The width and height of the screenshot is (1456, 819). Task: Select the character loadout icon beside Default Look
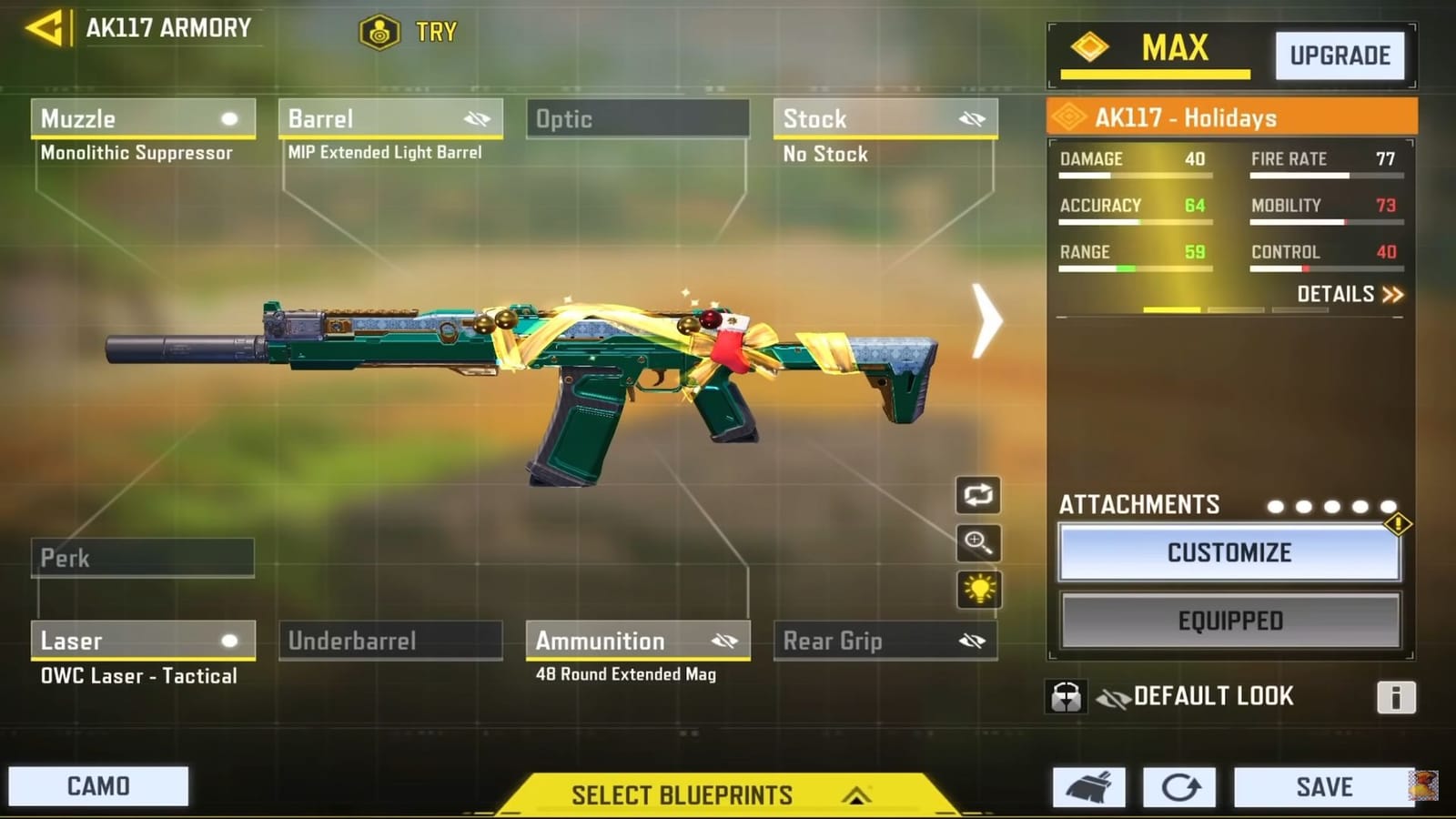tap(1065, 695)
